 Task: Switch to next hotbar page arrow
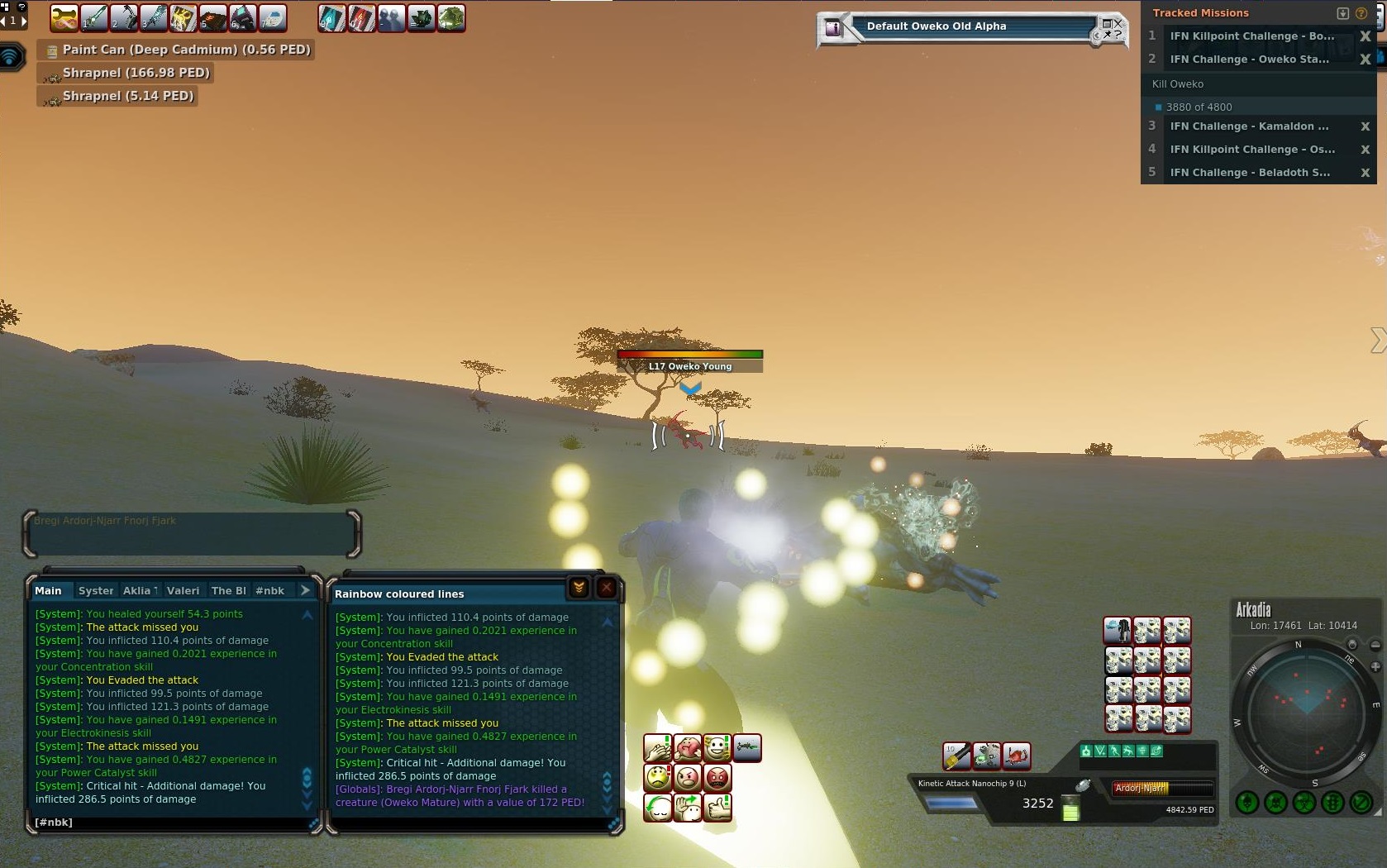coord(24,20)
